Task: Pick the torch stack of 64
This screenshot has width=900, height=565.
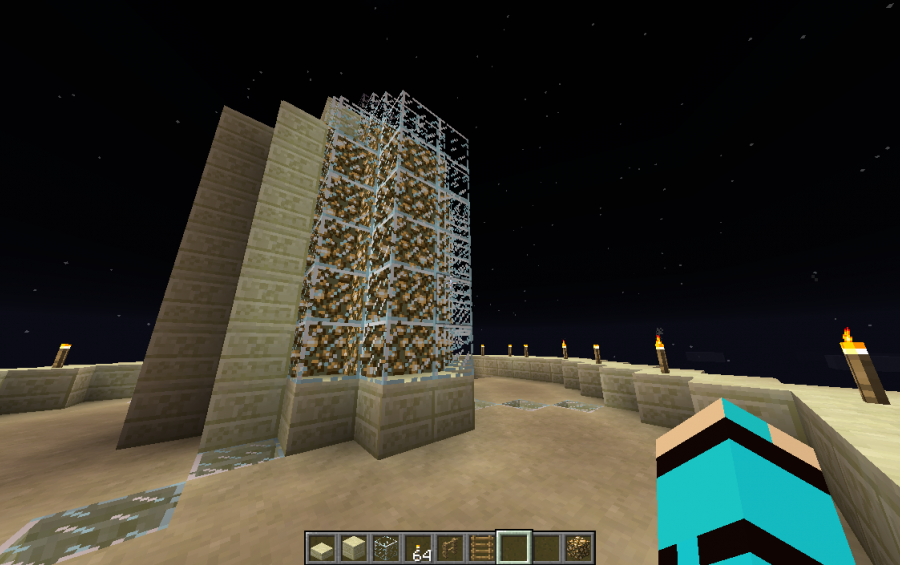Action: click(418, 548)
